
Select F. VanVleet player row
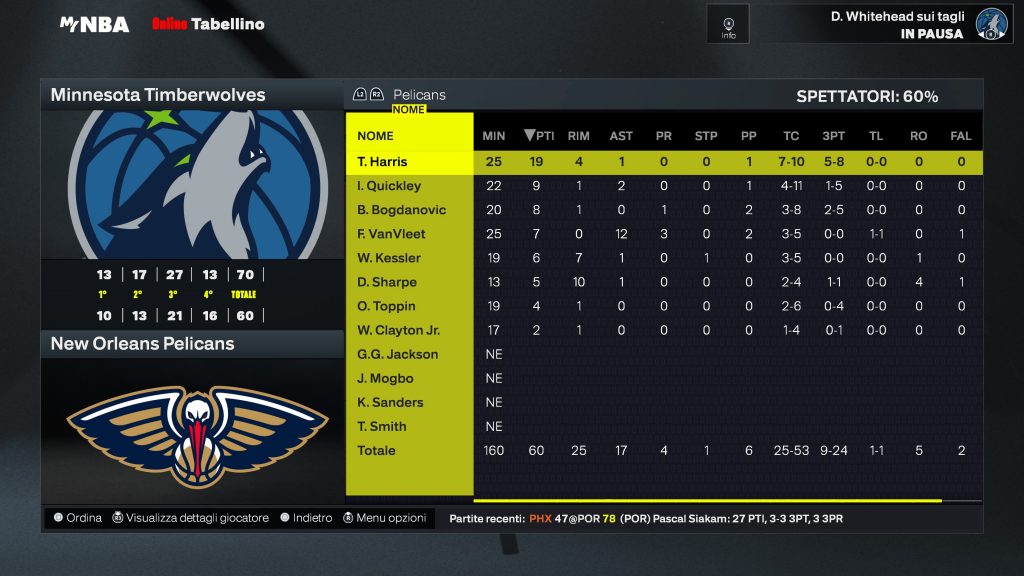[391, 234]
